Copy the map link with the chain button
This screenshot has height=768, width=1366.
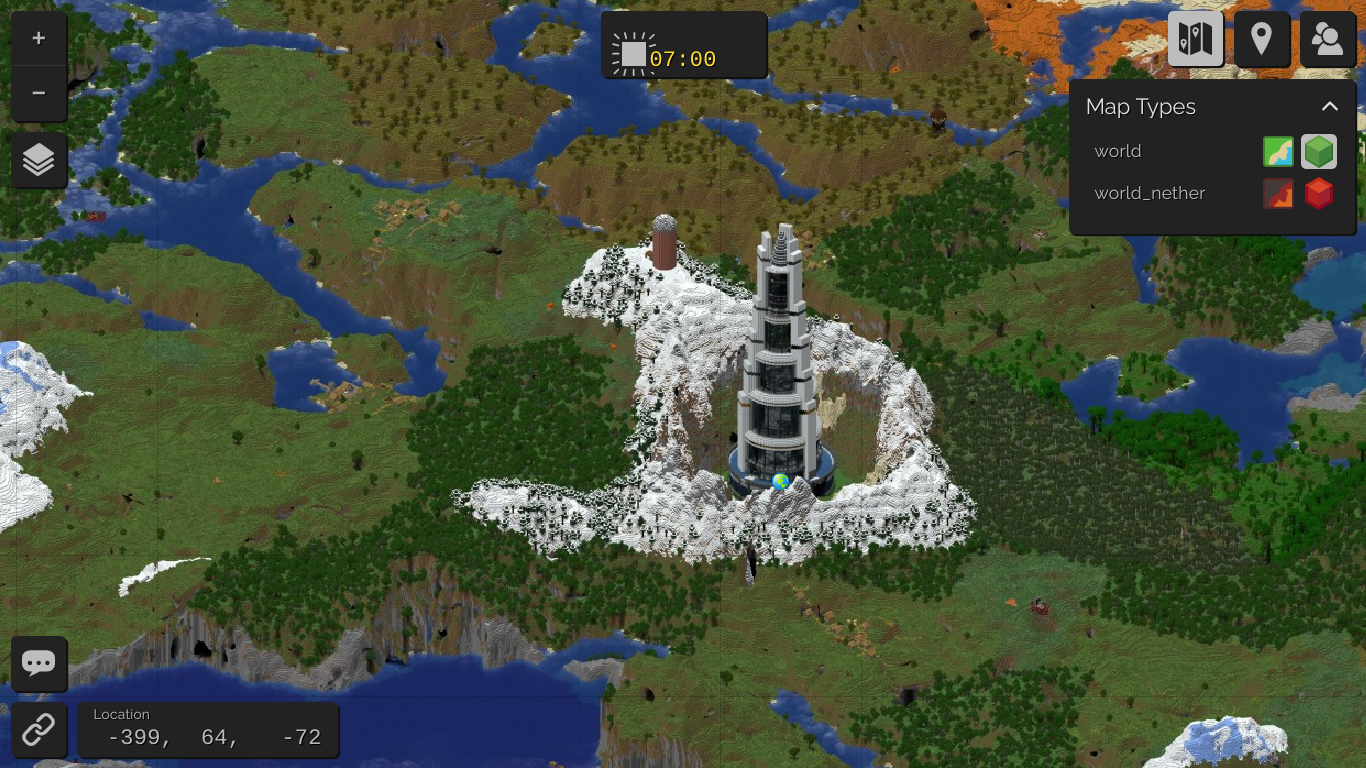tap(39, 730)
